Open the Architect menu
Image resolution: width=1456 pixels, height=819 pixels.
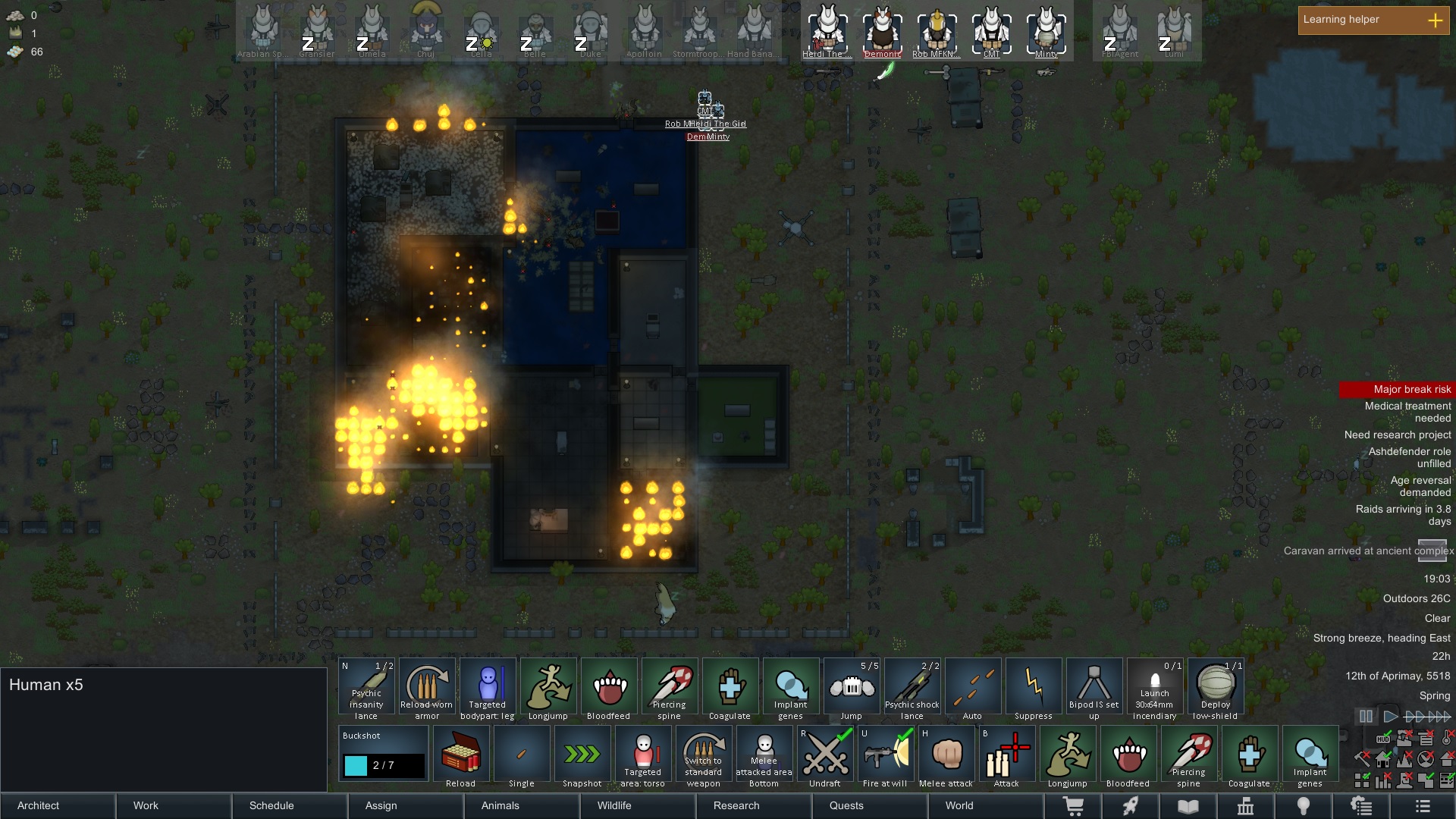coord(58,805)
